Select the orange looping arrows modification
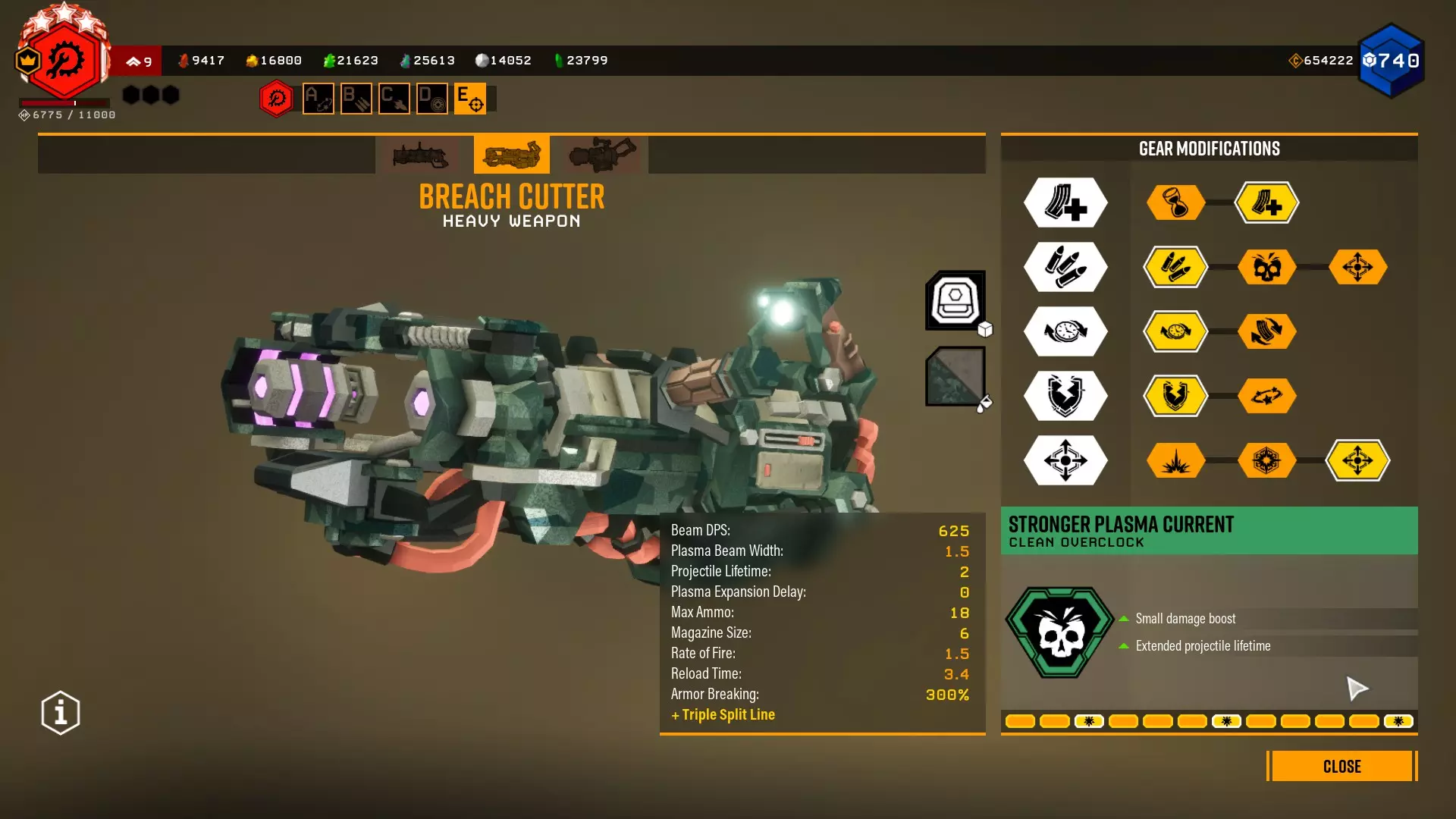Viewport: 1456px width, 819px height. click(1266, 396)
